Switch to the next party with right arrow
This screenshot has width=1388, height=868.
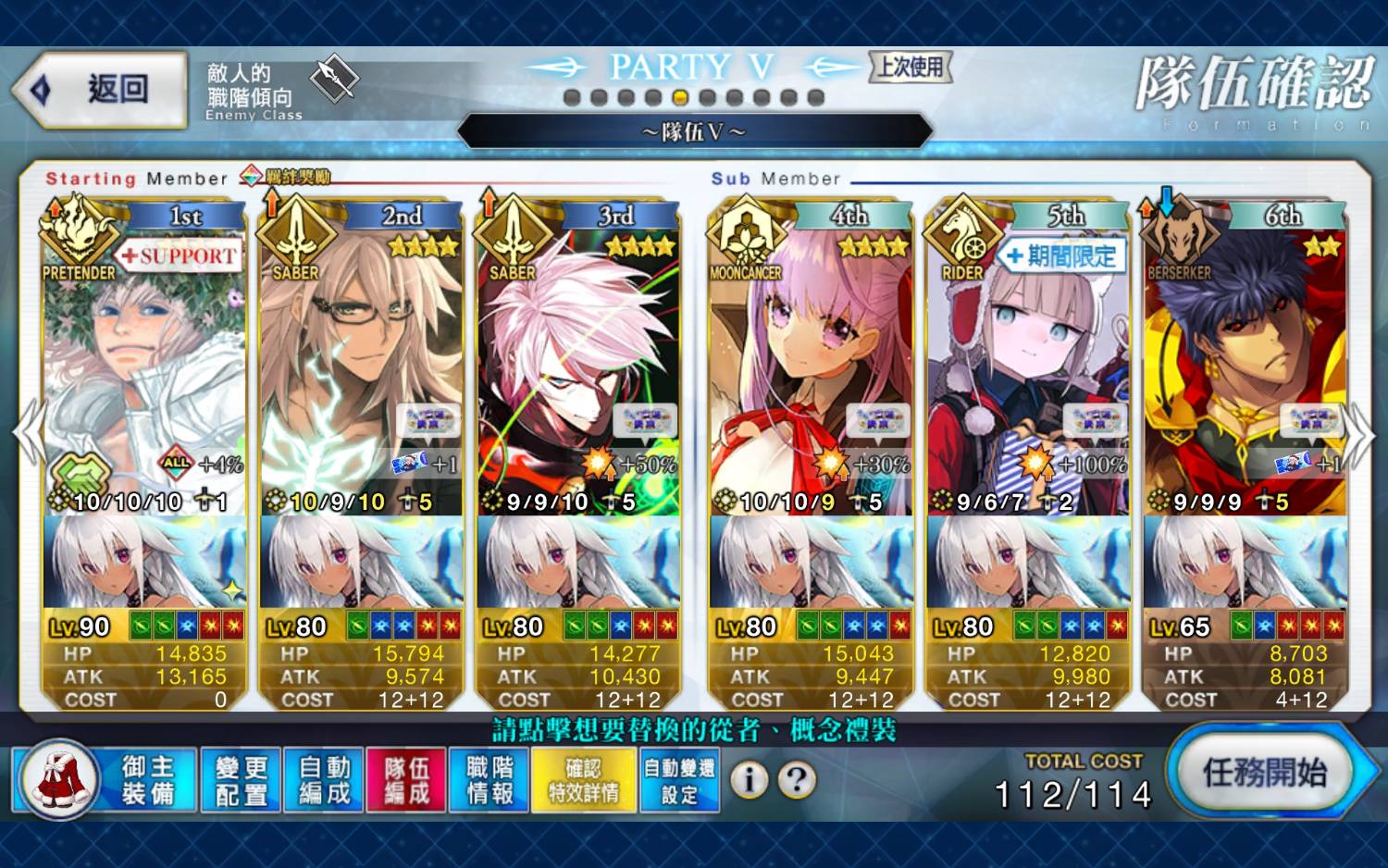[x=1358, y=433]
